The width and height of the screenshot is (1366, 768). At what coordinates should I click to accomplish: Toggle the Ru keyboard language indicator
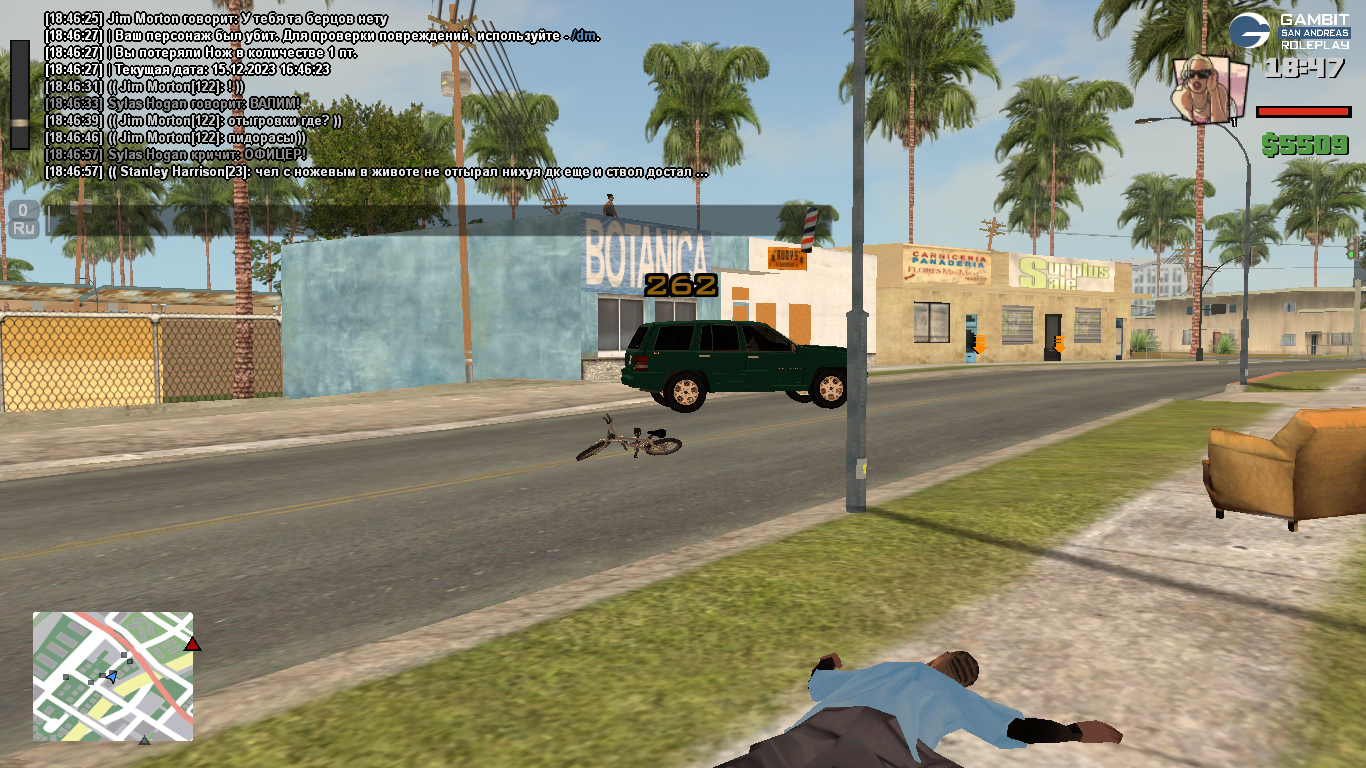coord(24,228)
